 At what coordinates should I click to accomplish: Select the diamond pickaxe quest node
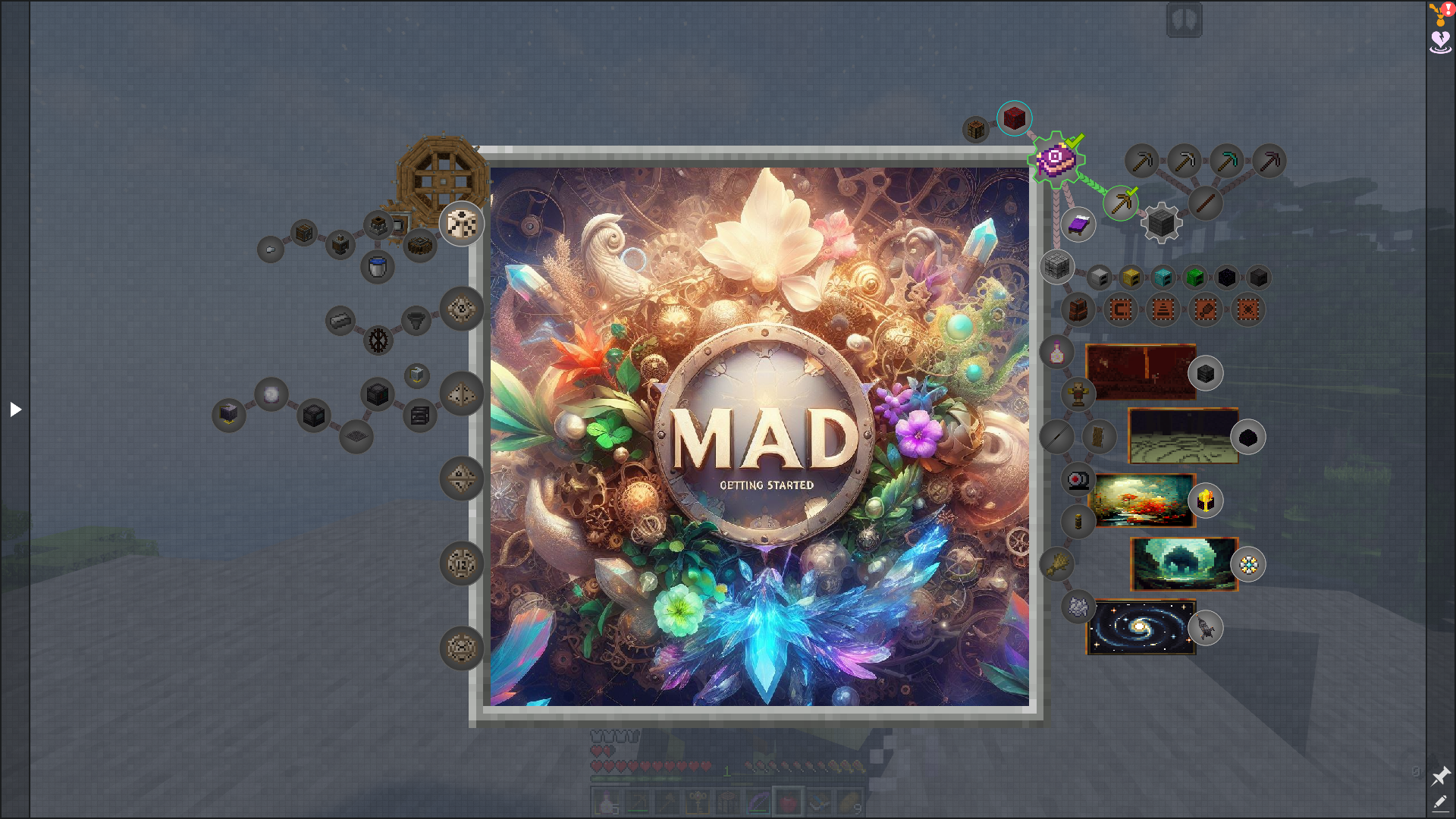coord(1226,161)
